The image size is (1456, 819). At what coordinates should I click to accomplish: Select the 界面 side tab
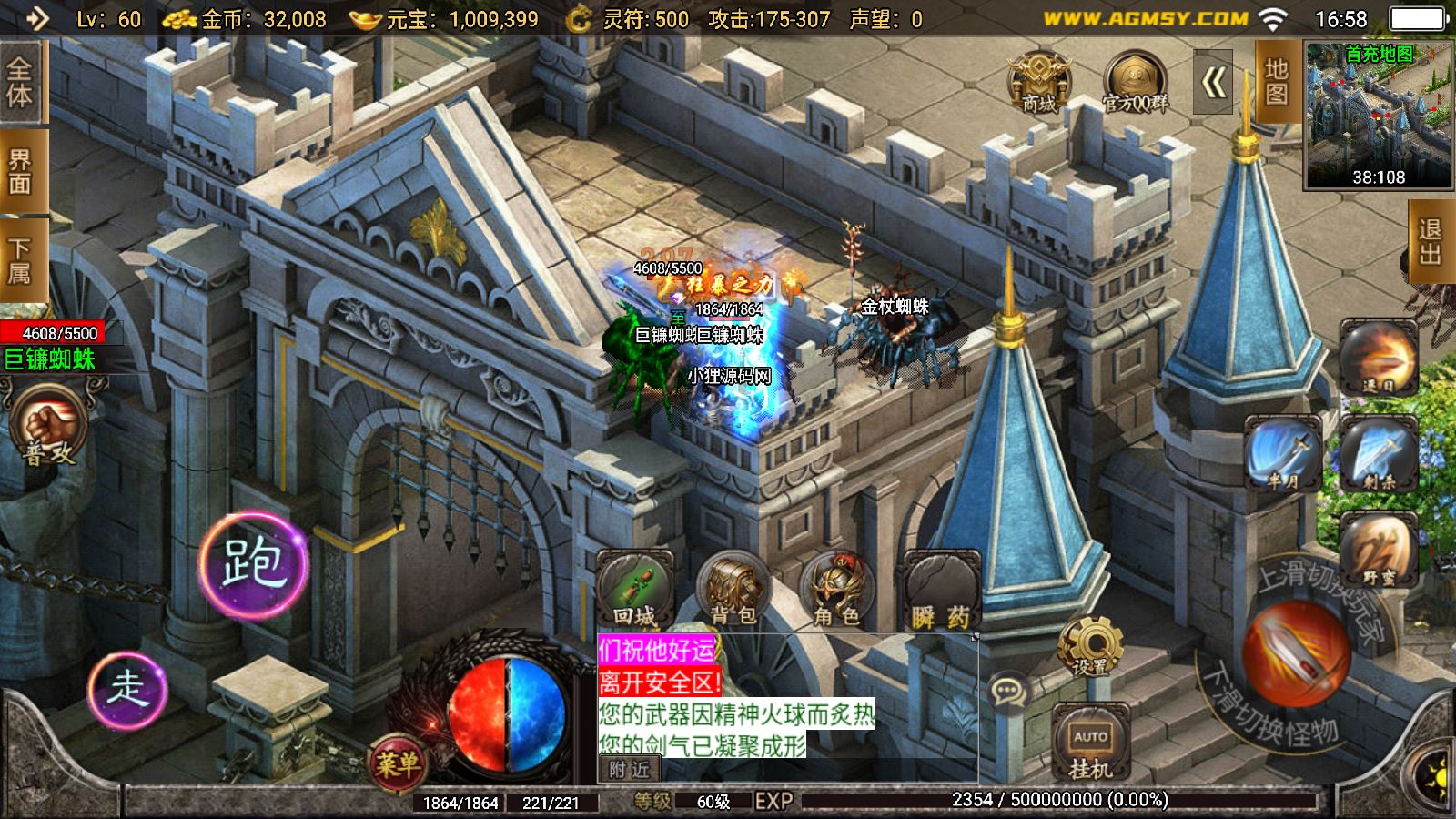20,173
